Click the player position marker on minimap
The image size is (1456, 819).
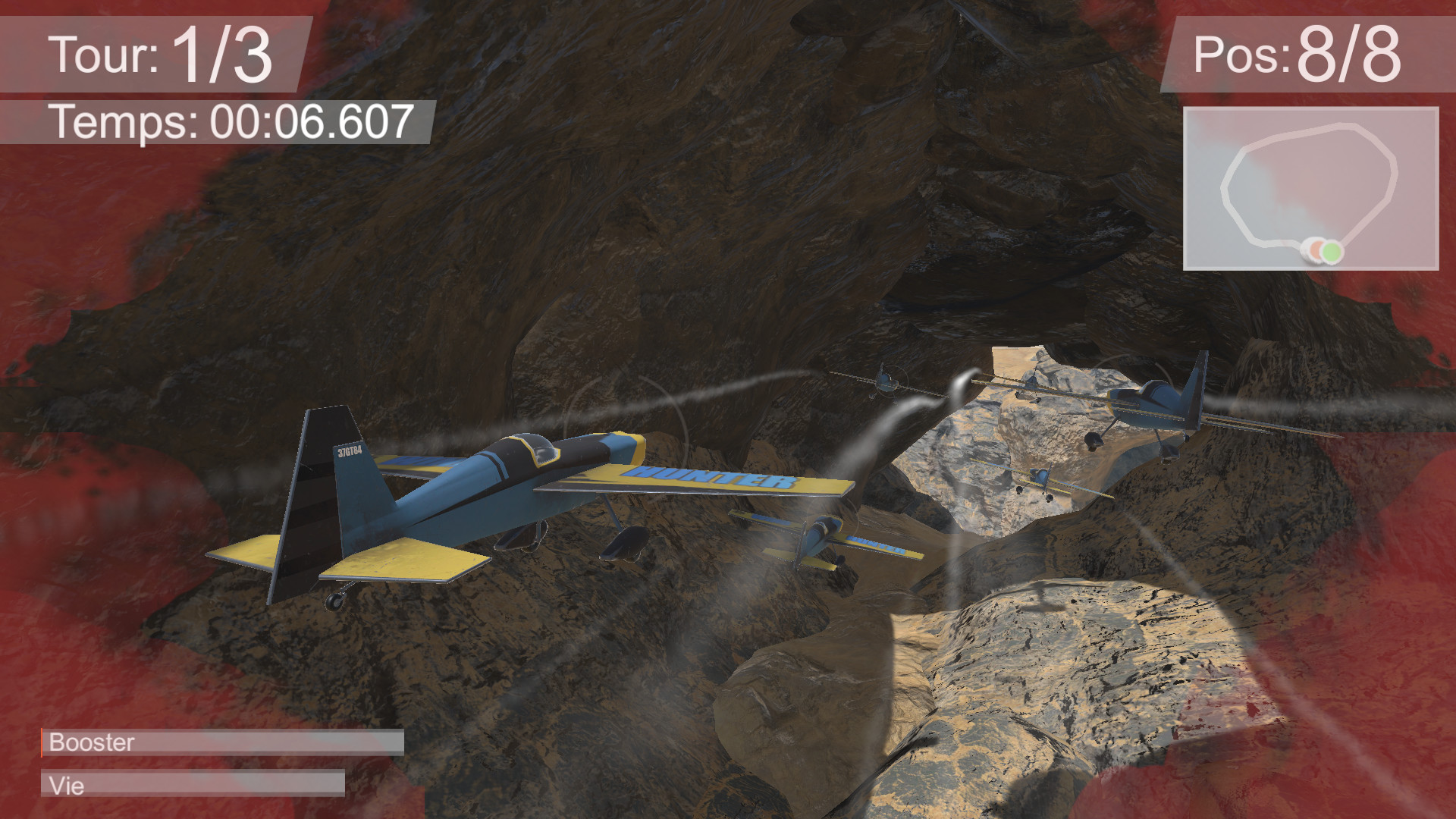point(1315,249)
